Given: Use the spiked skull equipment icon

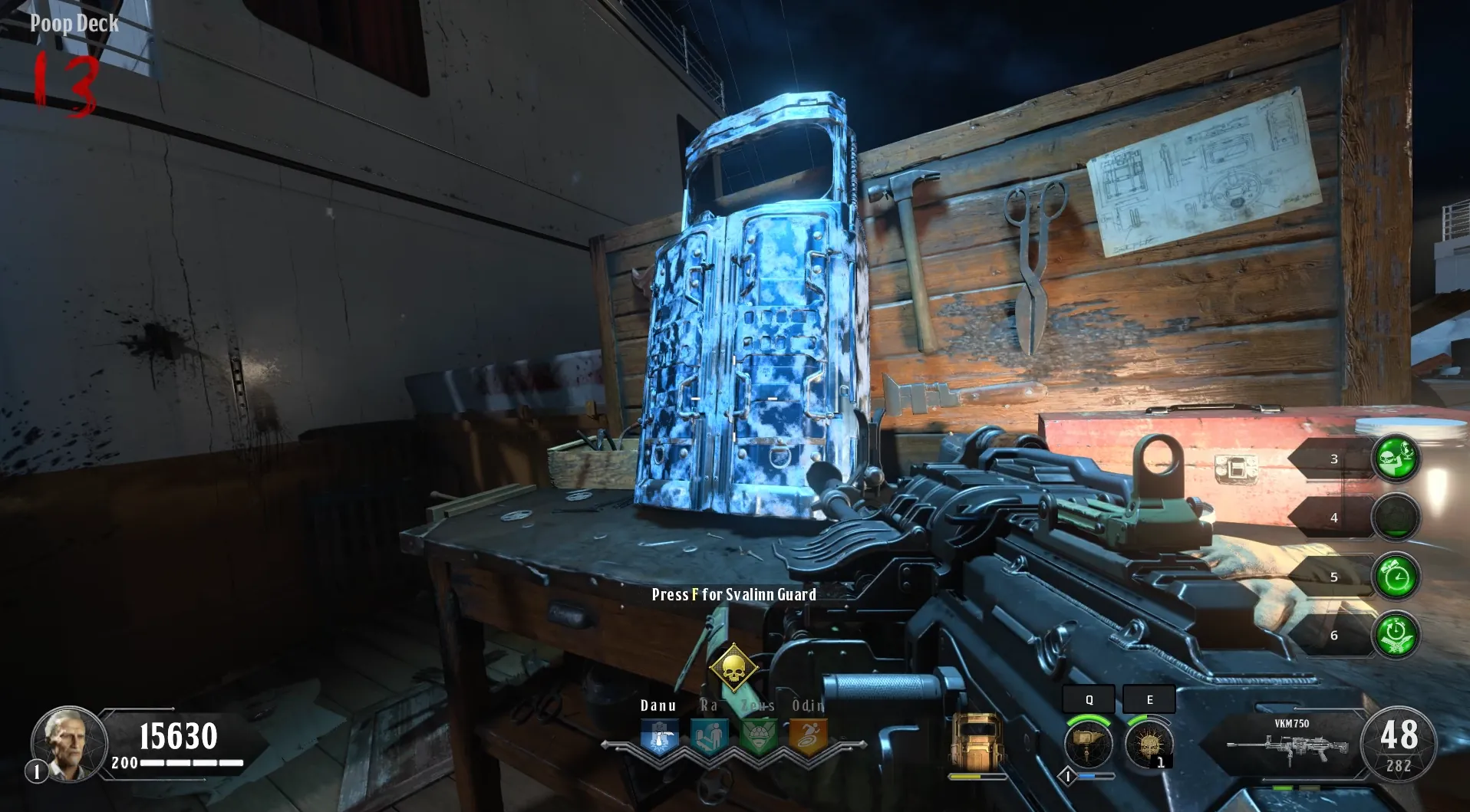Looking at the screenshot, I should pos(1149,744).
